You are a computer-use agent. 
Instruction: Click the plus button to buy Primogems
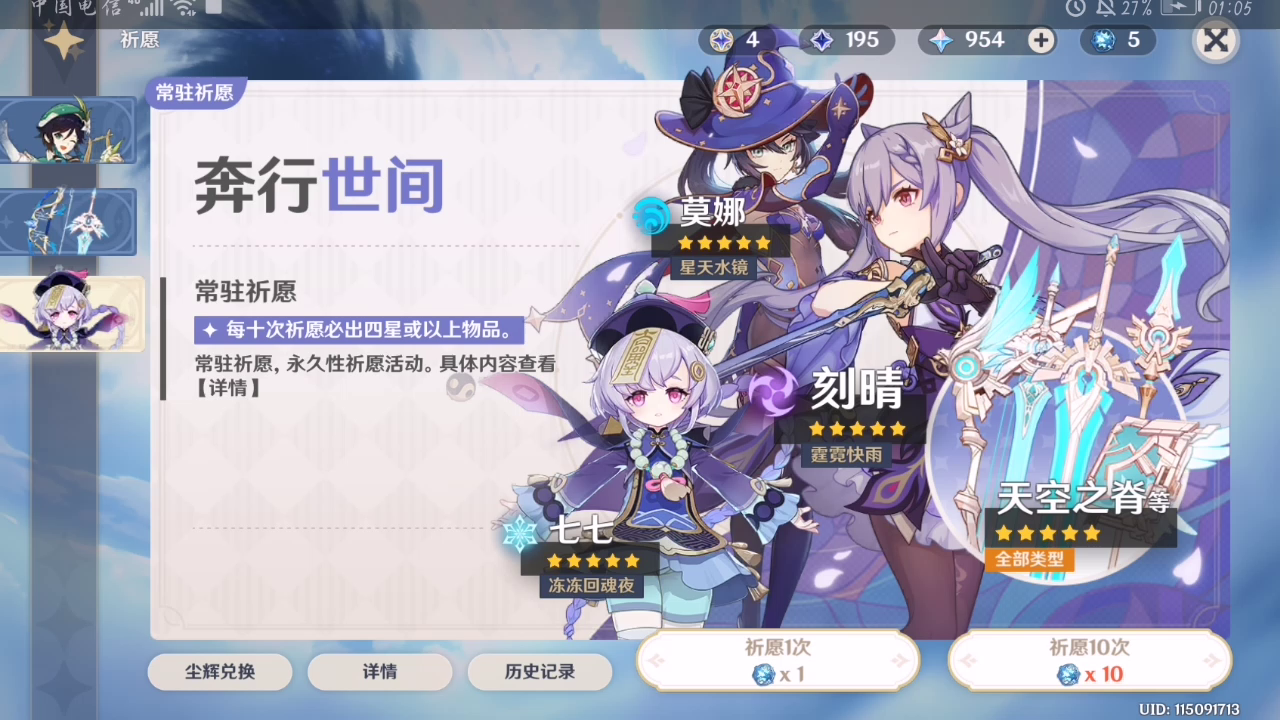point(1041,40)
